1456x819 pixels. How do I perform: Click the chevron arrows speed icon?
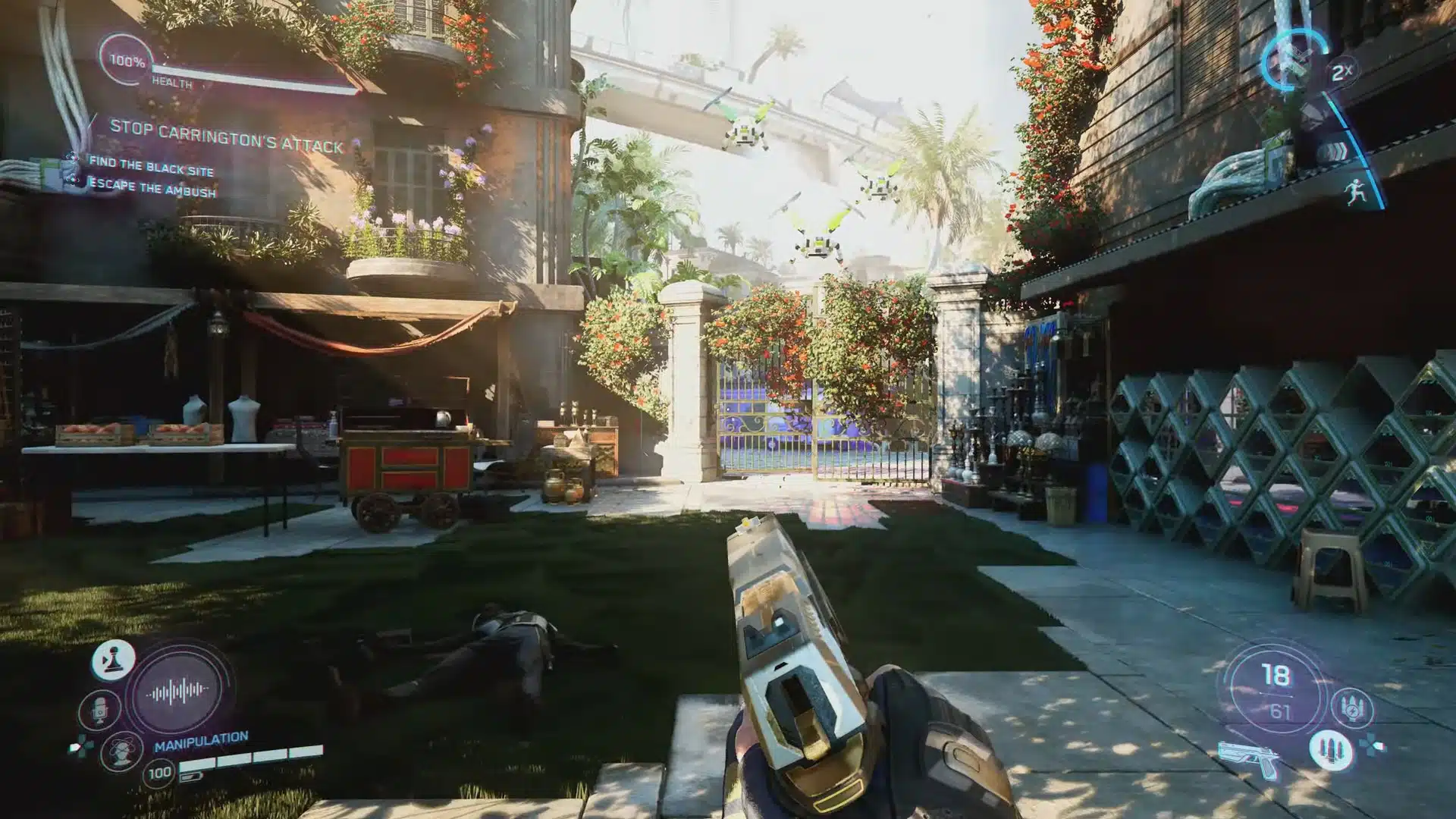pos(1332,151)
